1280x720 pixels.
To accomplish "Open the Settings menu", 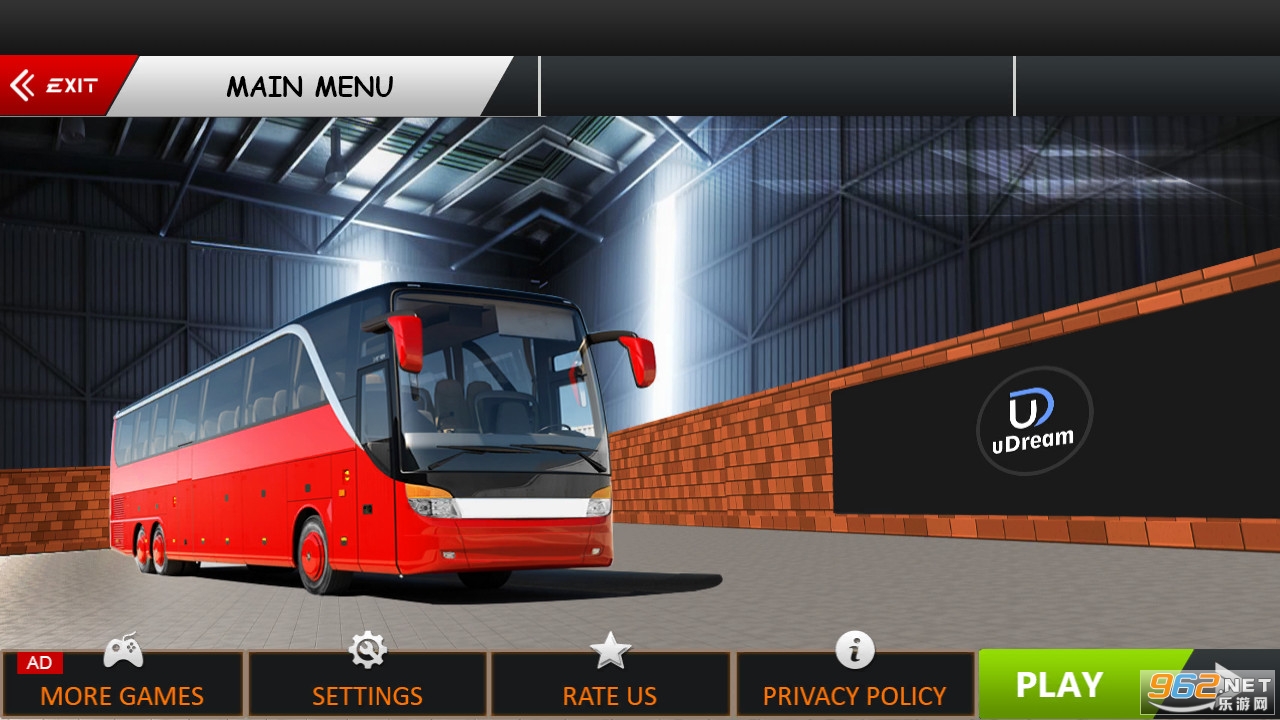I will (367, 685).
